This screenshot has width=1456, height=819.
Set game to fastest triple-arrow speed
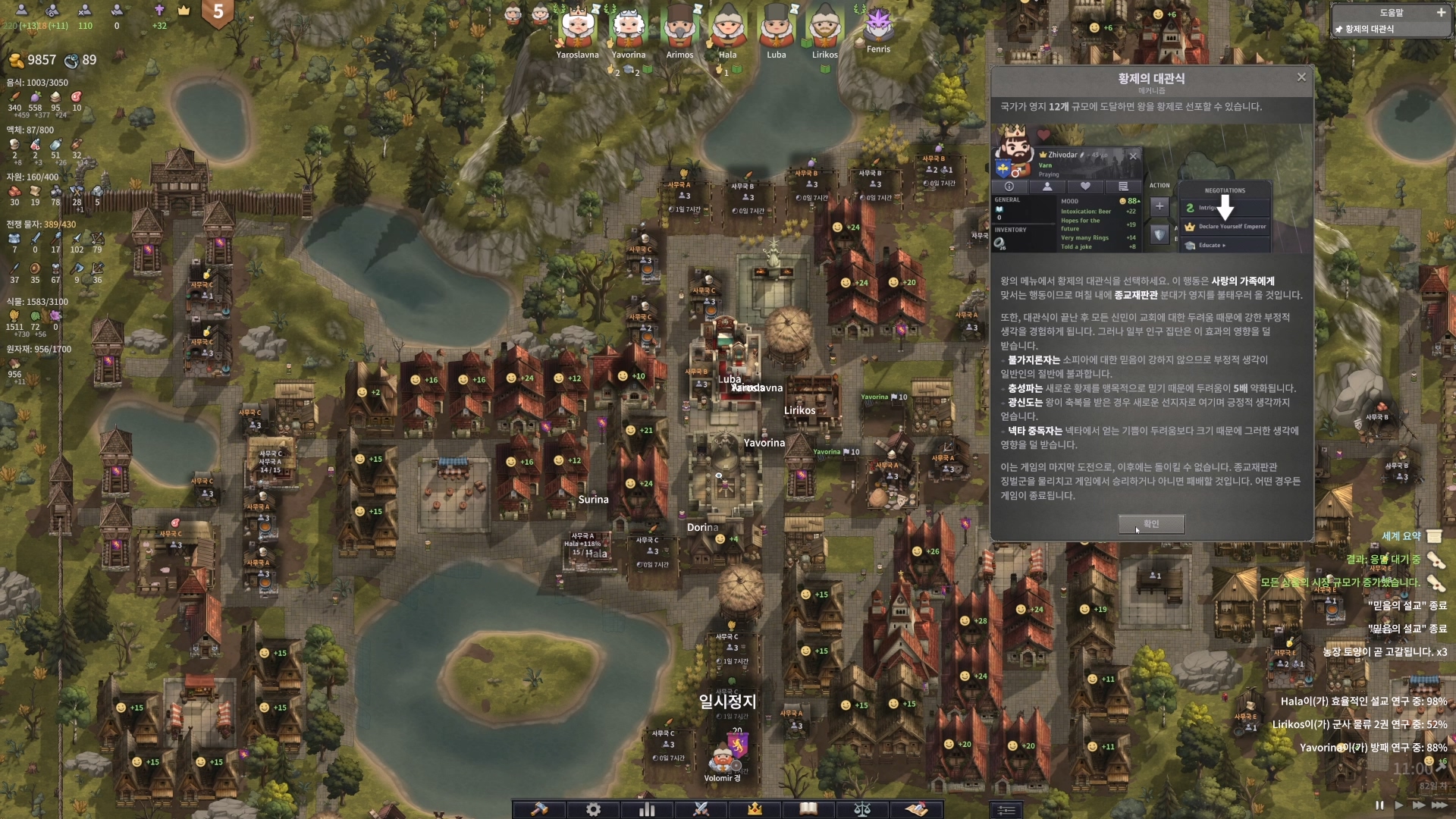[x=1439, y=805]
